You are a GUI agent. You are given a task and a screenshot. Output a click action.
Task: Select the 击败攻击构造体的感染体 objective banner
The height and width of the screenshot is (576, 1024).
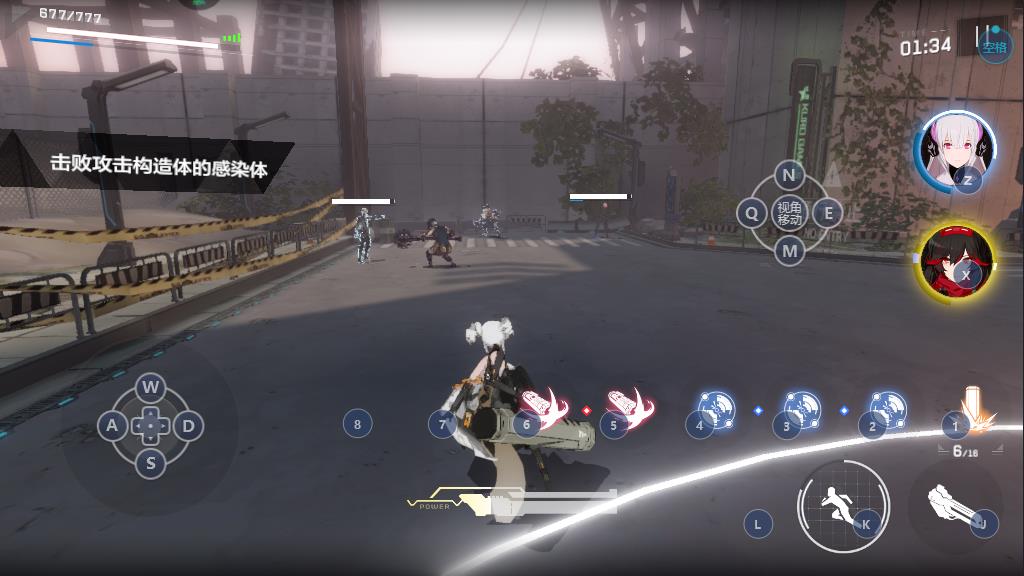[x=160, y=166]
